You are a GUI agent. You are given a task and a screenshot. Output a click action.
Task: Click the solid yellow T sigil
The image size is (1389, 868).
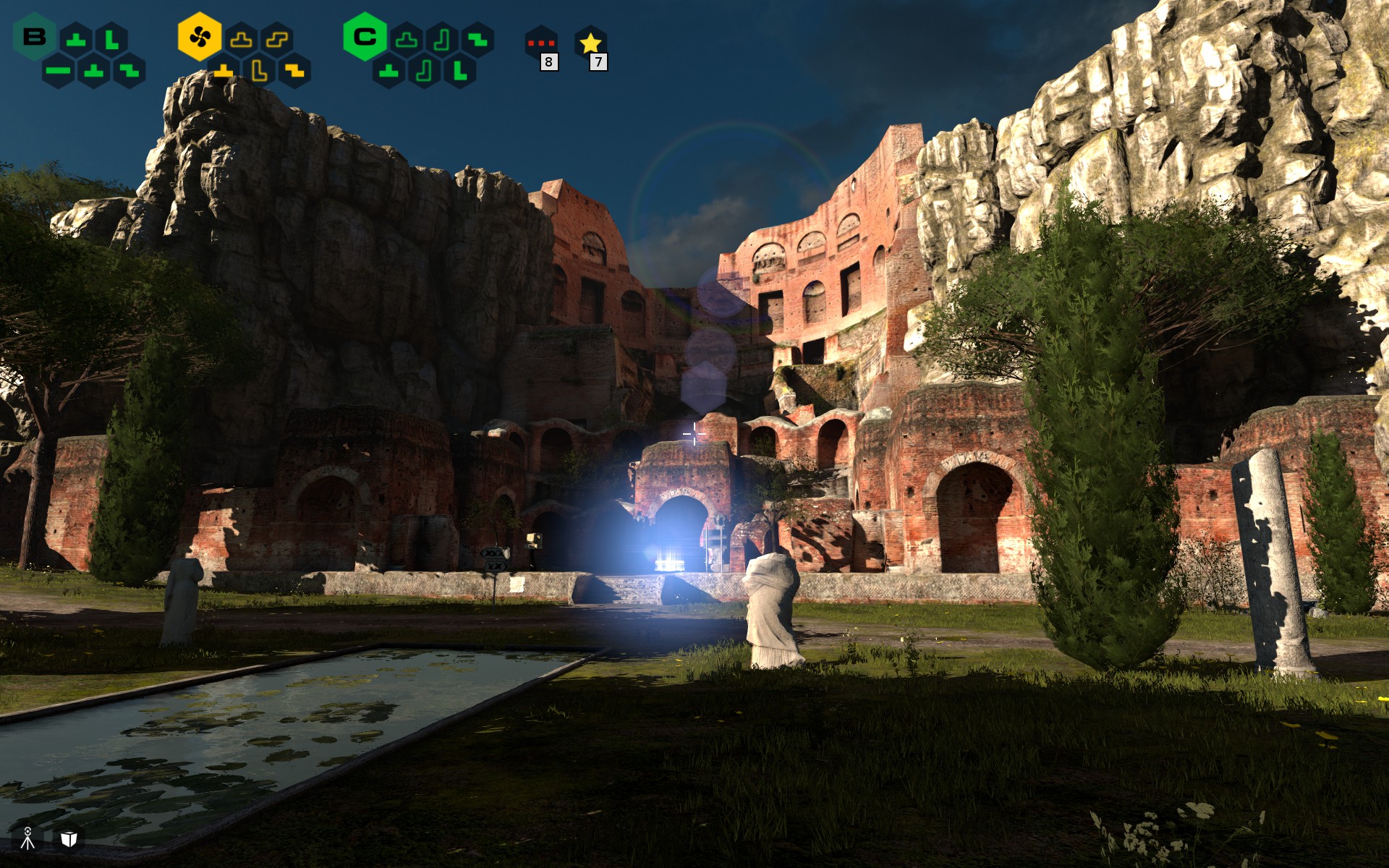224,71
